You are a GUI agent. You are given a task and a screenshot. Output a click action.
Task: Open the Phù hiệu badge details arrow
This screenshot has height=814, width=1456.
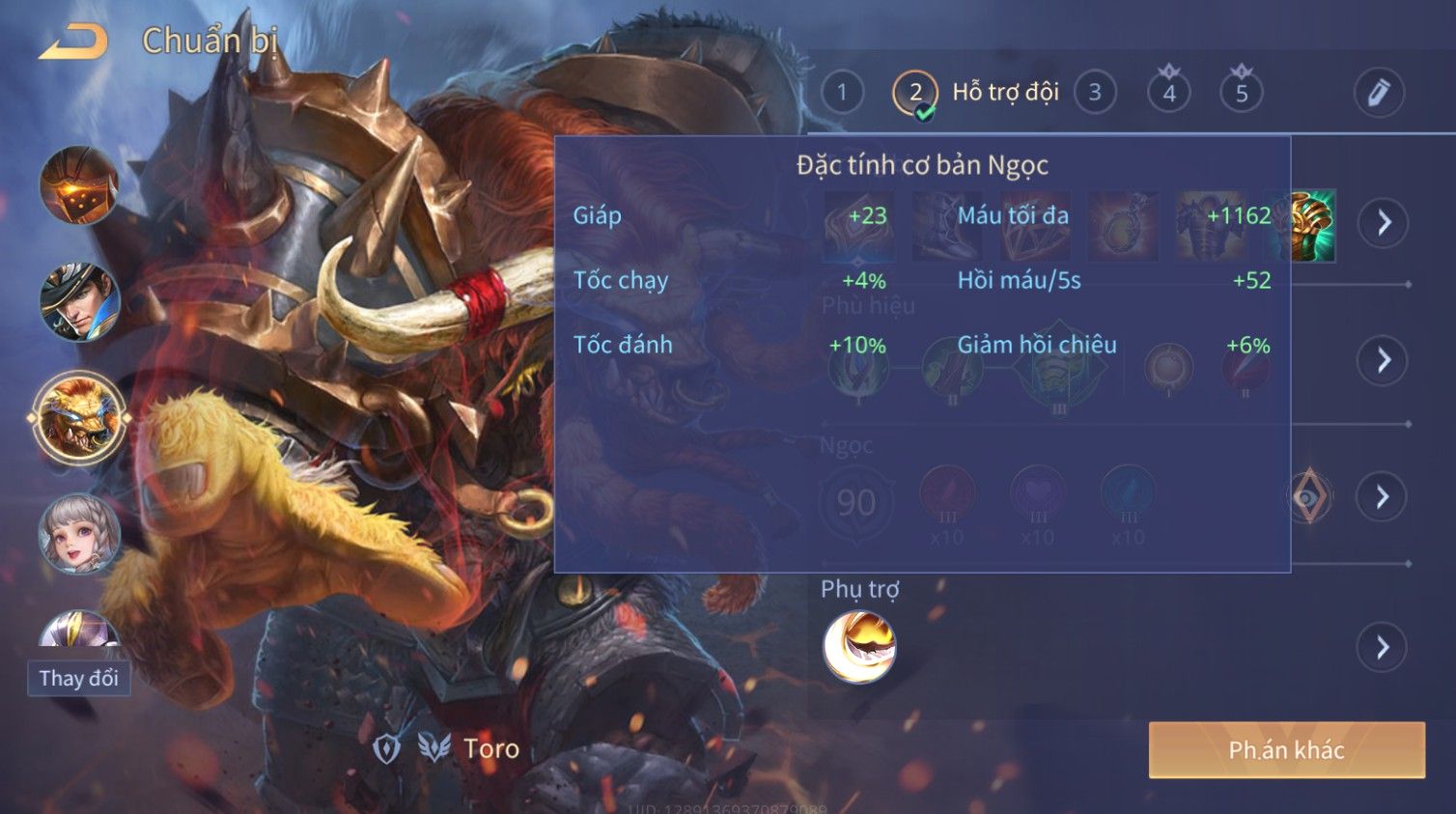click(x=1384, y=360)
